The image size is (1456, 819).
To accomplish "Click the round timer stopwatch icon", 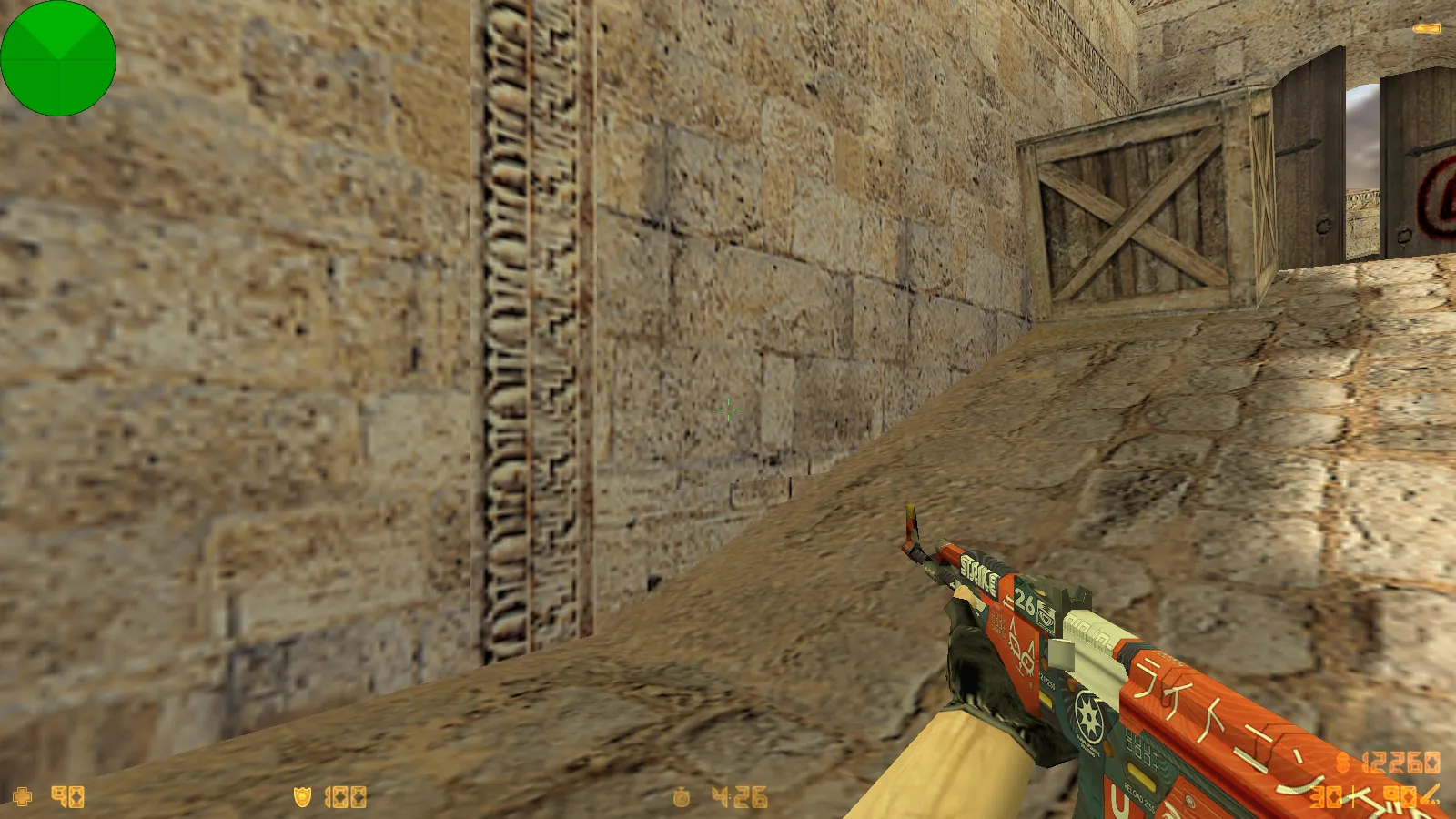I will (x=681, y=797).
